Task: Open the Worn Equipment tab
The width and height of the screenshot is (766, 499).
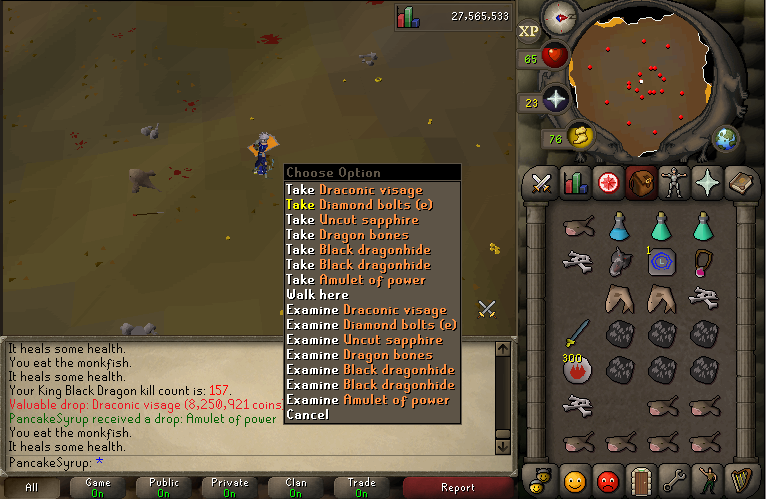Action: click(x=671, y=183)
